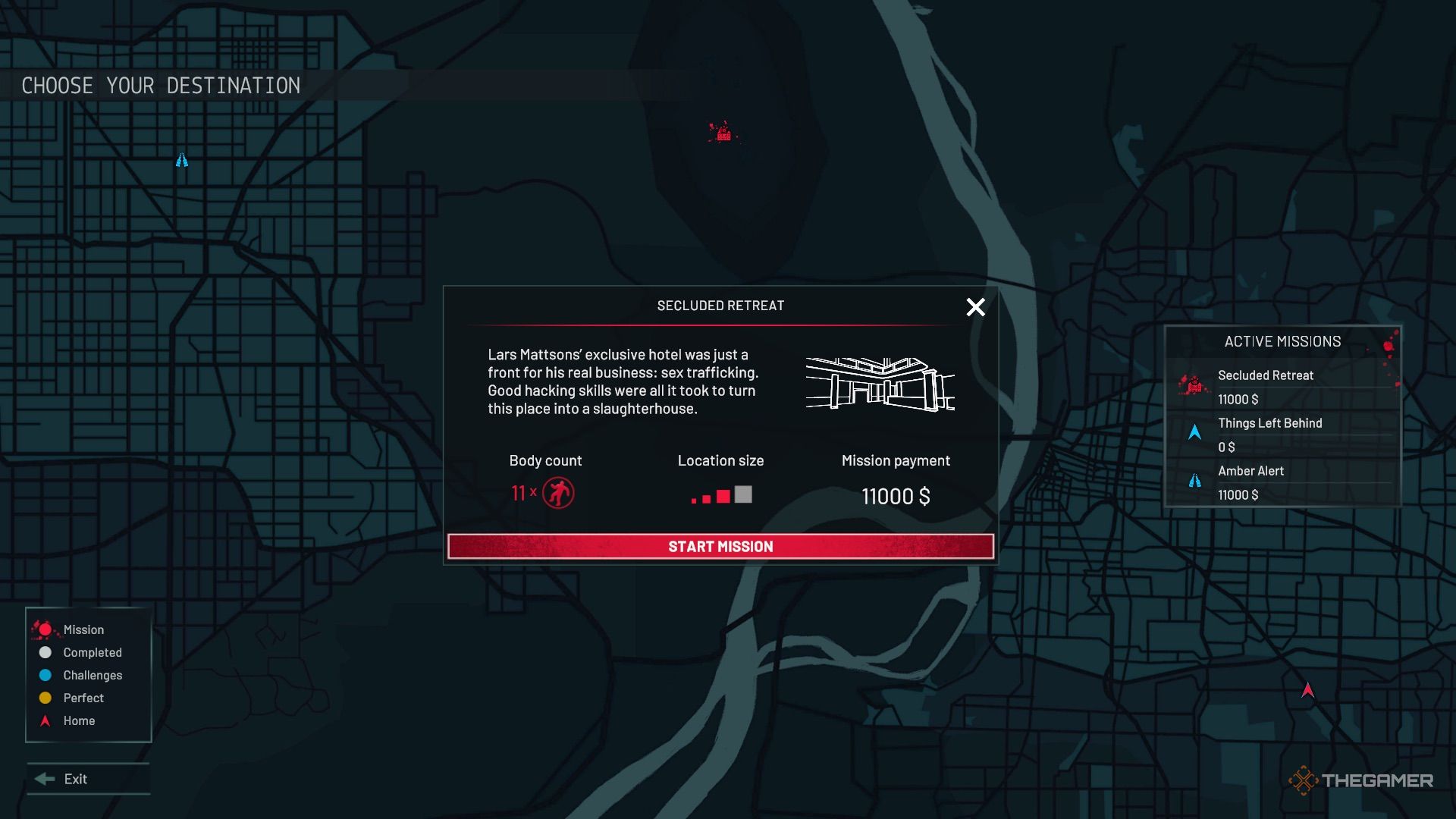Screen dimensions: 1456x819
Task: Click the red mission marker on the map
Action: click(723, 133)
